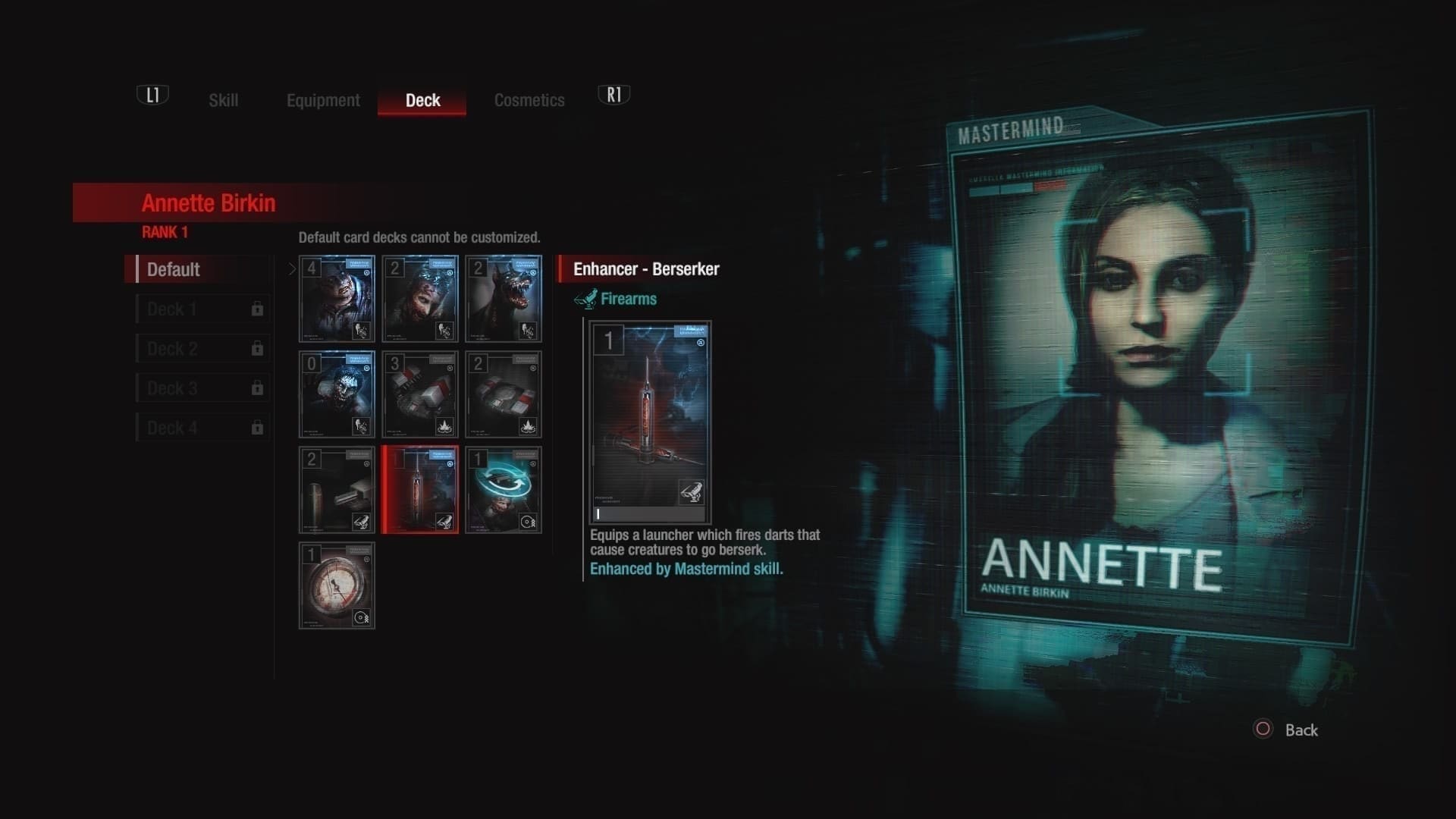Select the pressure gauge card
This screenshot has width=1456, height=819.
[337, 585]
